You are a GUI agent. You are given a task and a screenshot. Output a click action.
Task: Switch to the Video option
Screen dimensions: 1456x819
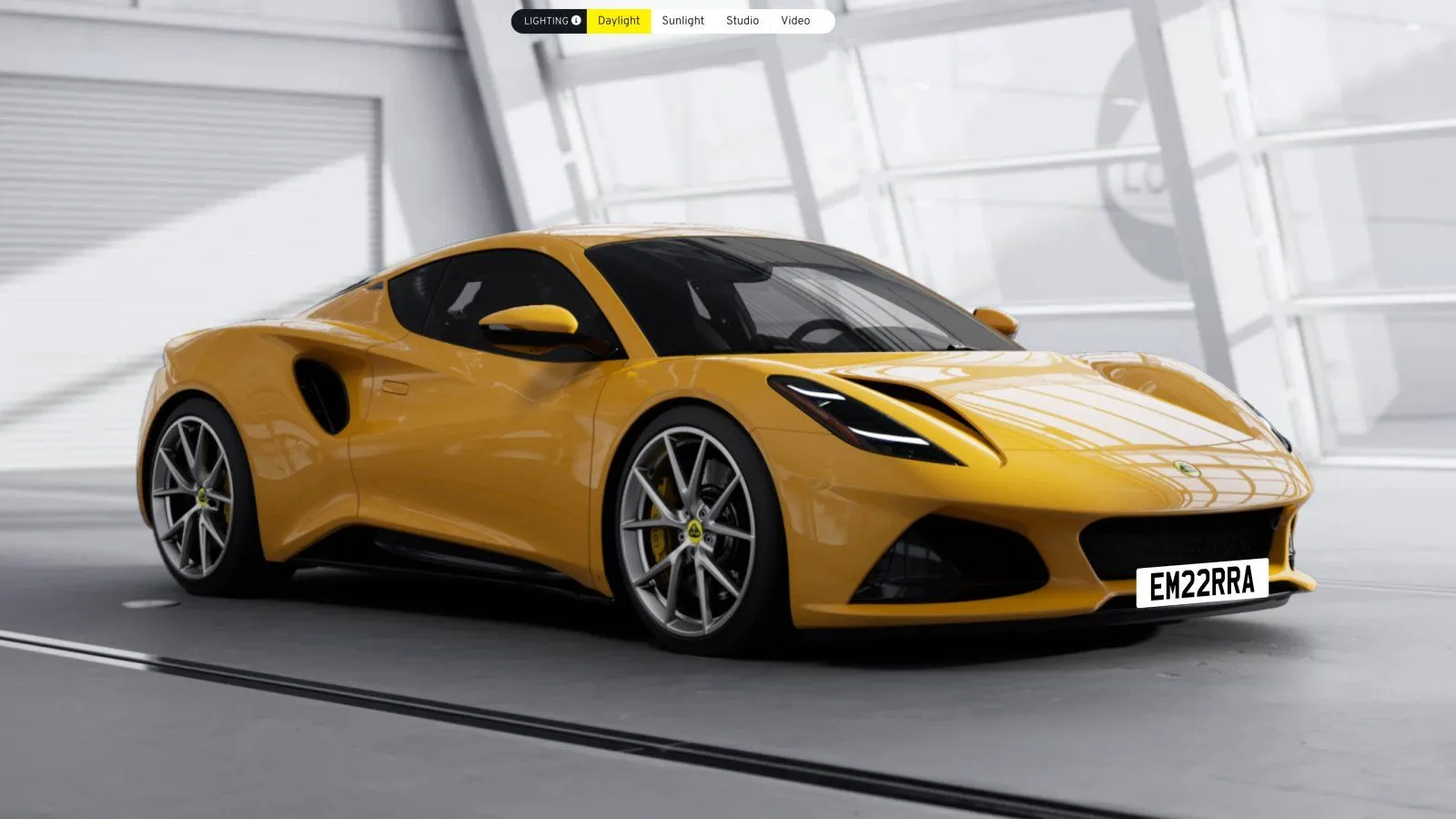pyautogui.click(x=794, y=21)
